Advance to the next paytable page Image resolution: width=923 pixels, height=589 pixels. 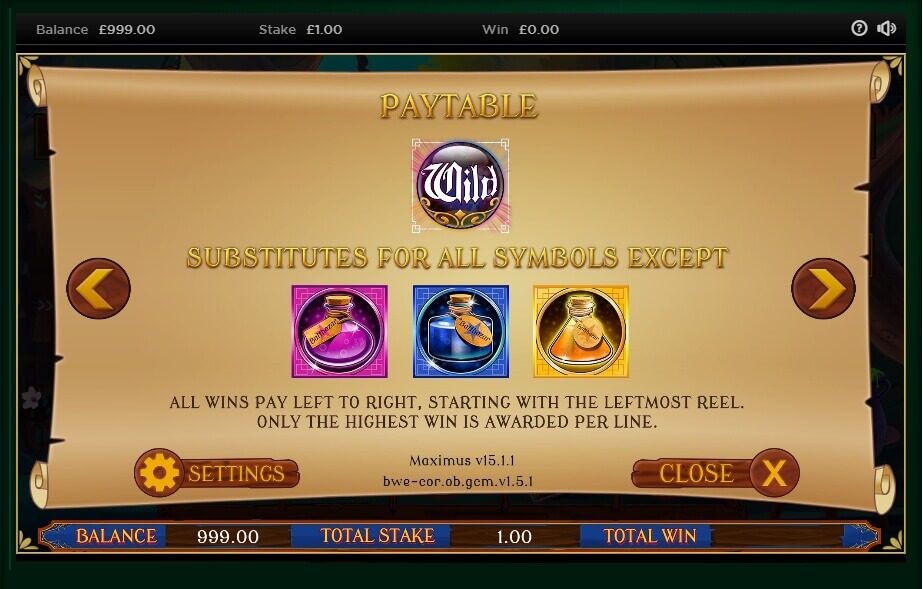[823, 289]
